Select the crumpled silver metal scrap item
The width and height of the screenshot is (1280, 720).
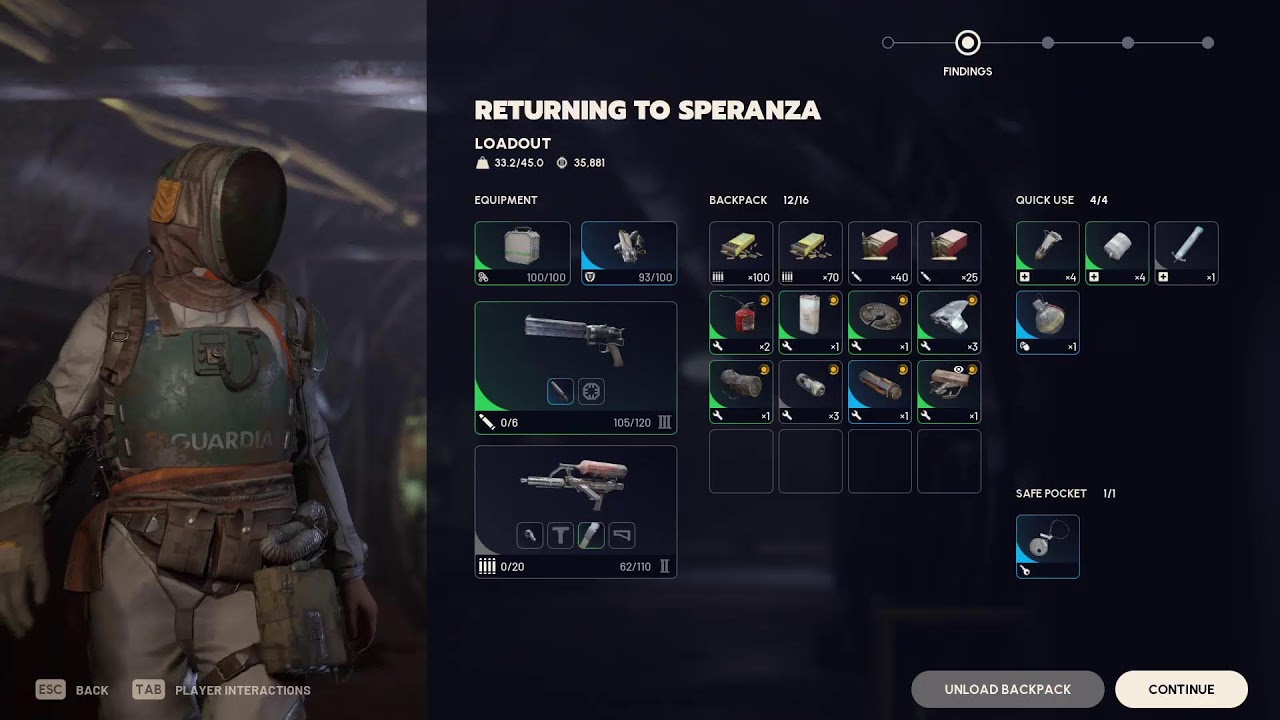[x=949, y=322]
